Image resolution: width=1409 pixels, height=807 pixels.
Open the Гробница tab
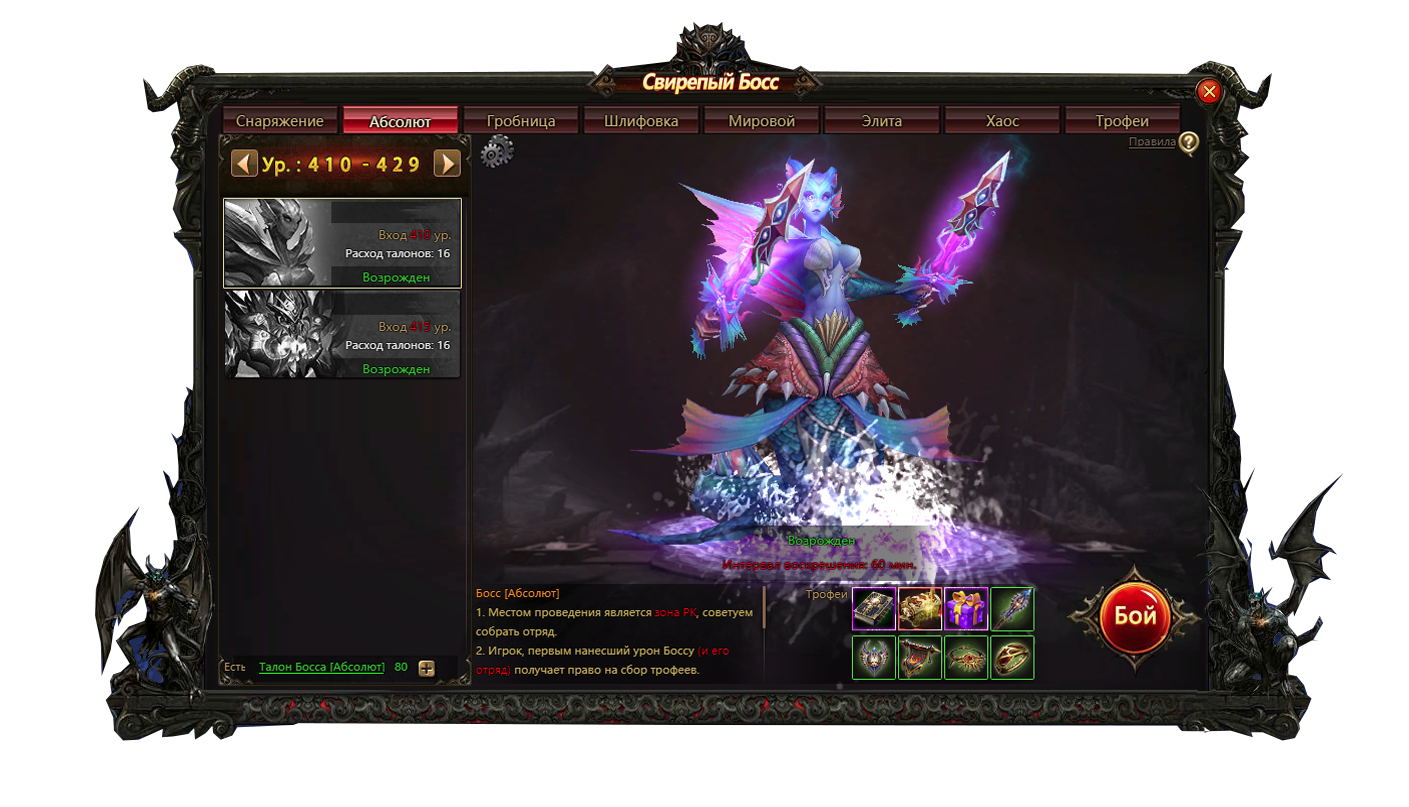tap(521, 121)
